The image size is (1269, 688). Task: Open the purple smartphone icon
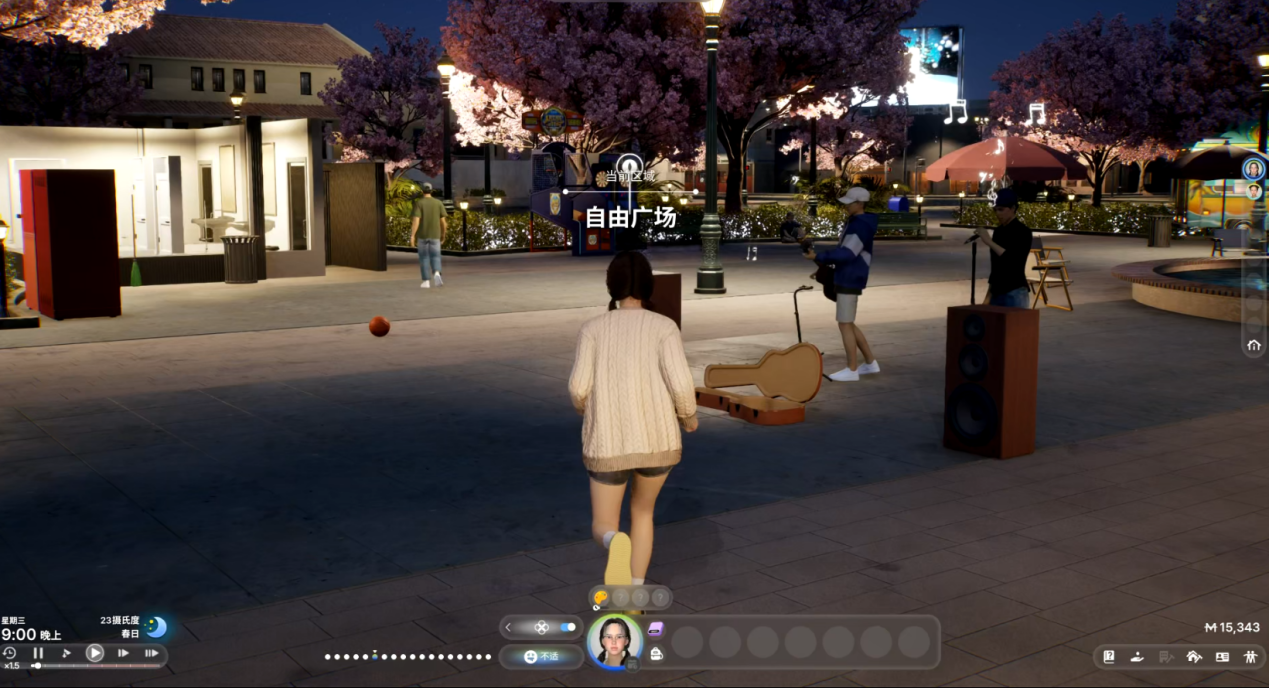(655, 629)
